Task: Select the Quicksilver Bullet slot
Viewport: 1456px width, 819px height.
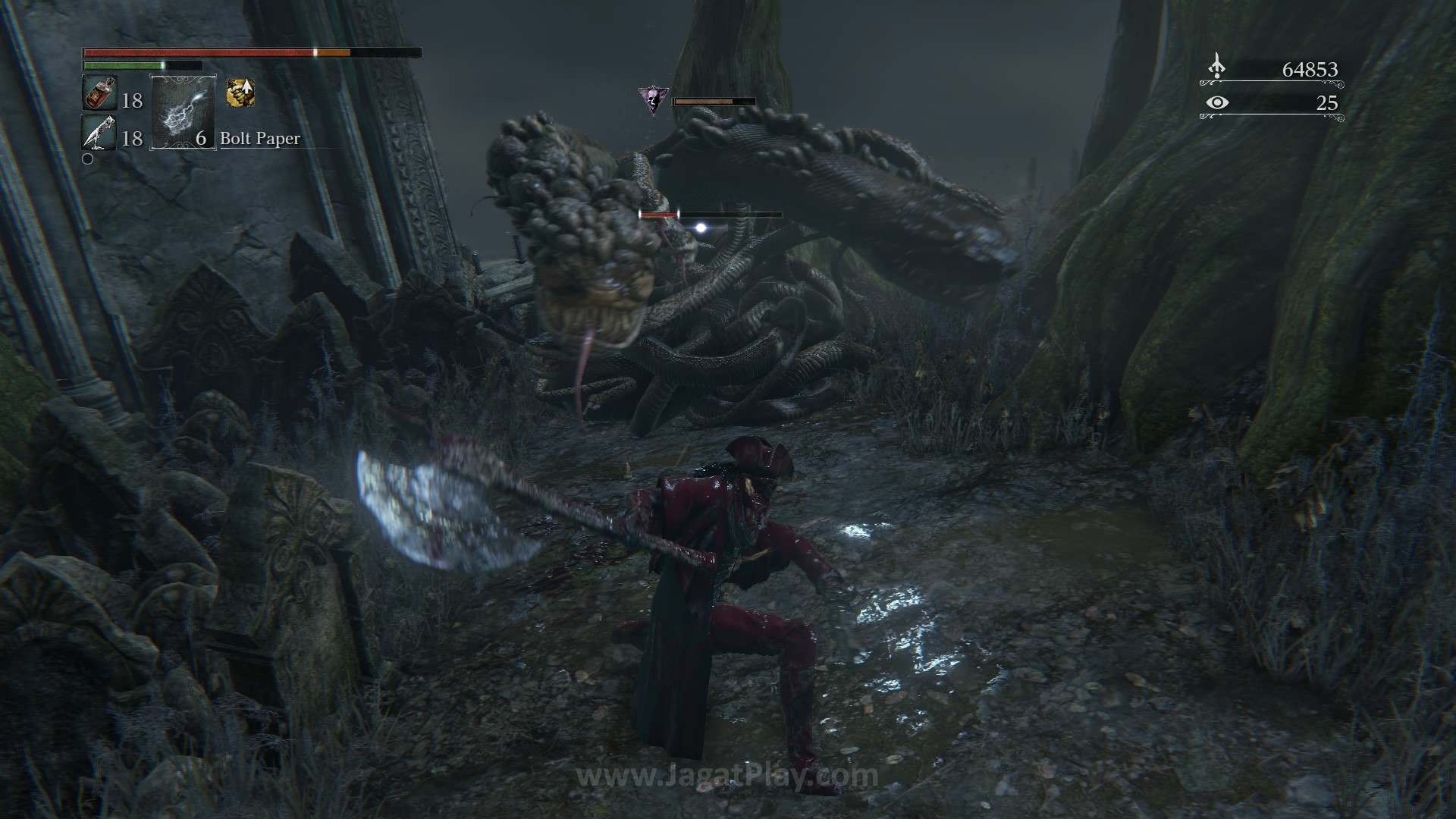Action: point(99,134)
